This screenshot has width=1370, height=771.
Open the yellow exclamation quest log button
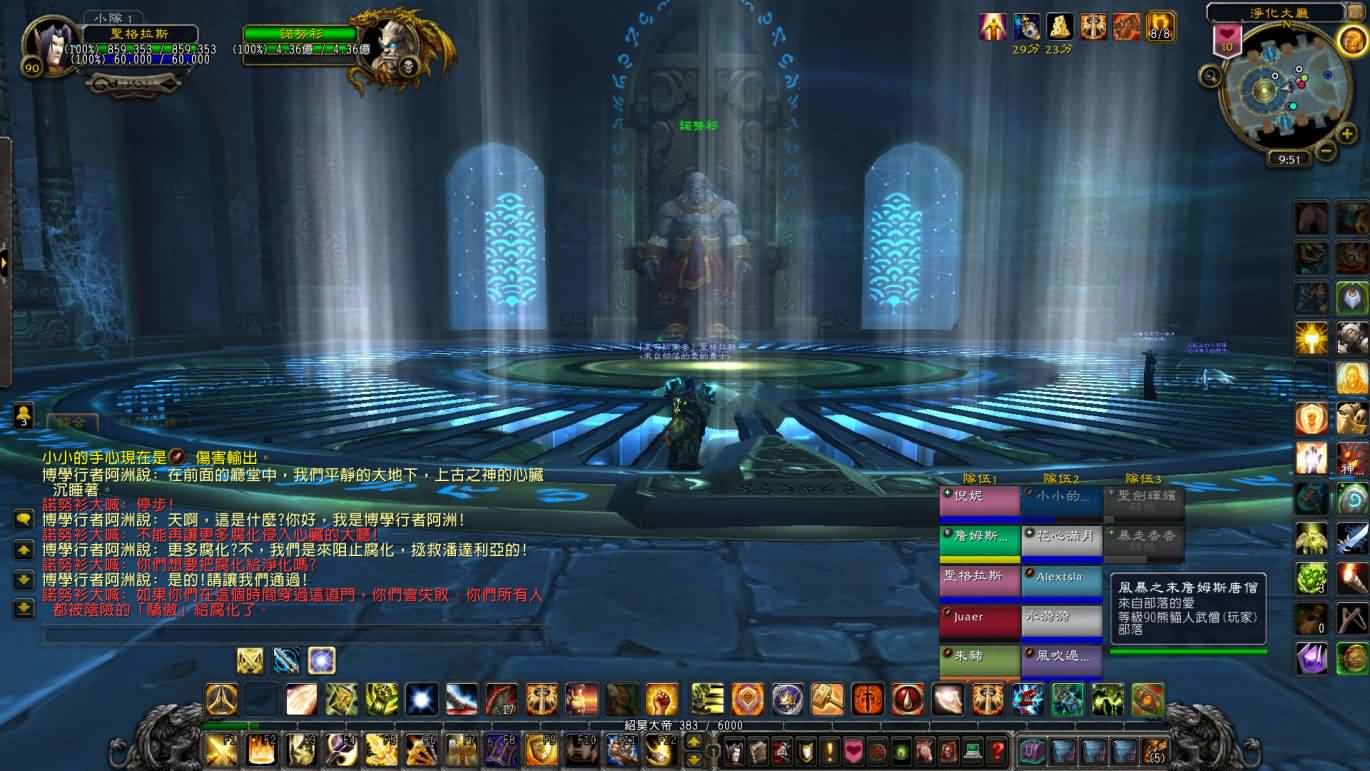click(x=829, y=750)
